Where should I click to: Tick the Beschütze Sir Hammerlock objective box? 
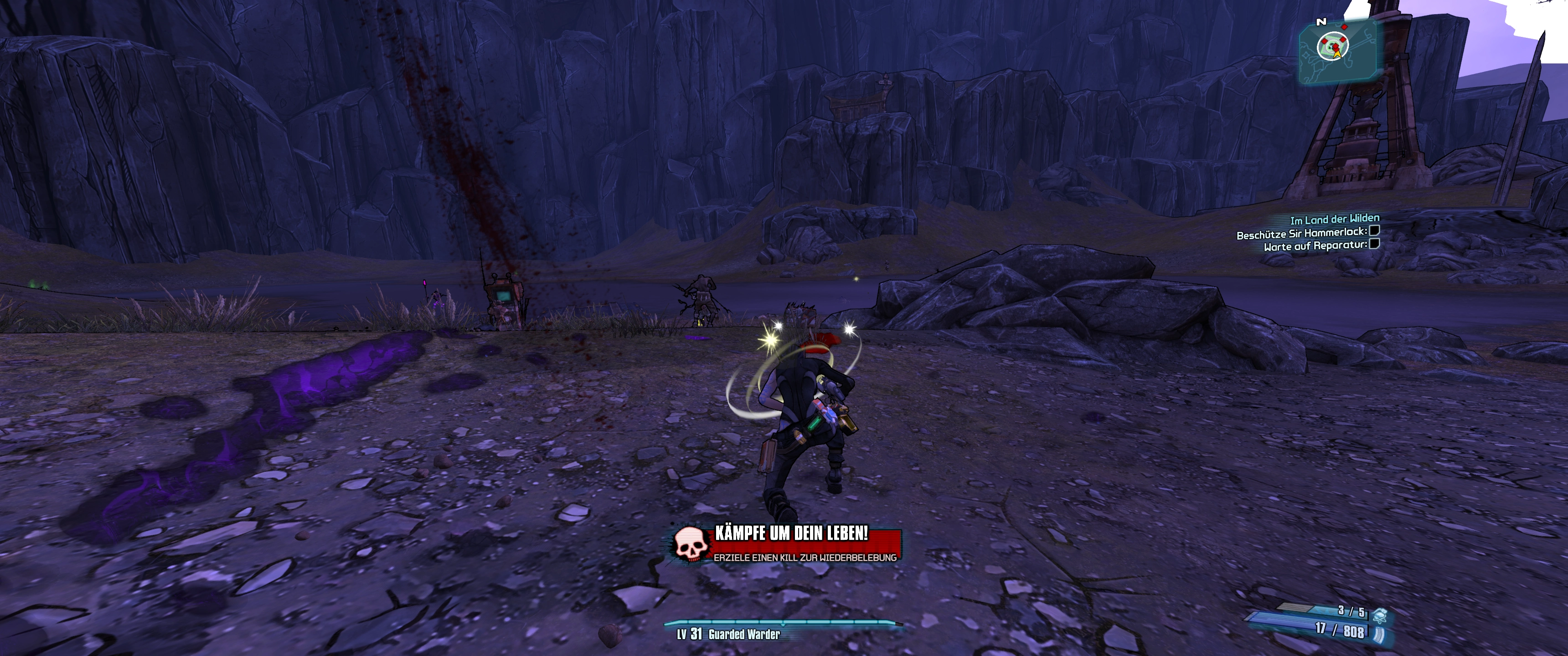pyautogui.click(x=1374, y=231)
